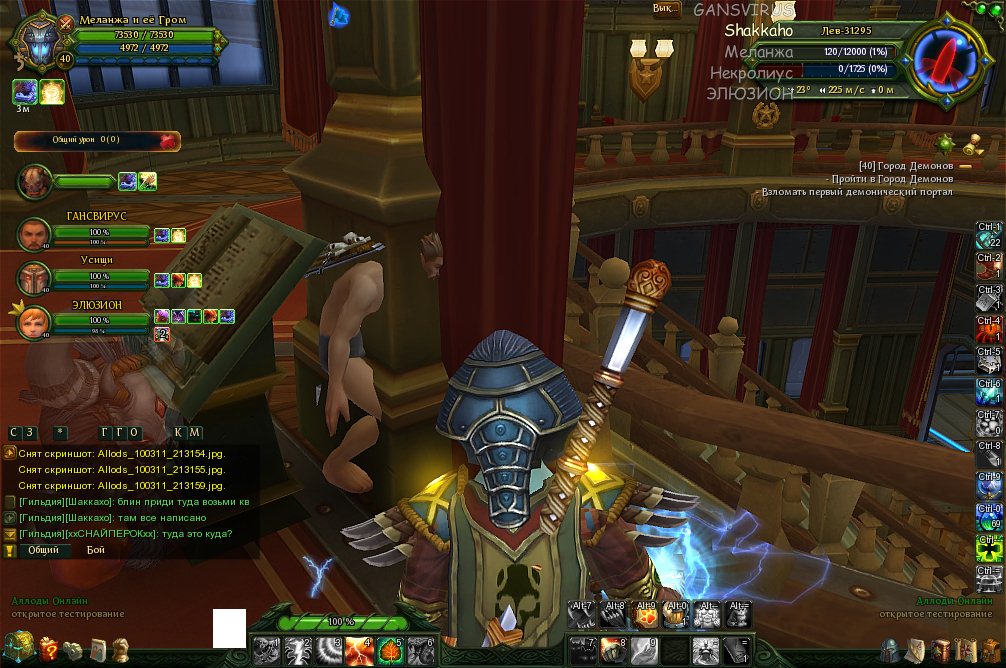Image resolution: width=1006 pixels, height=668 pixels.
Task: Switch to the Общий chat tab
Action: coord(44,550)
